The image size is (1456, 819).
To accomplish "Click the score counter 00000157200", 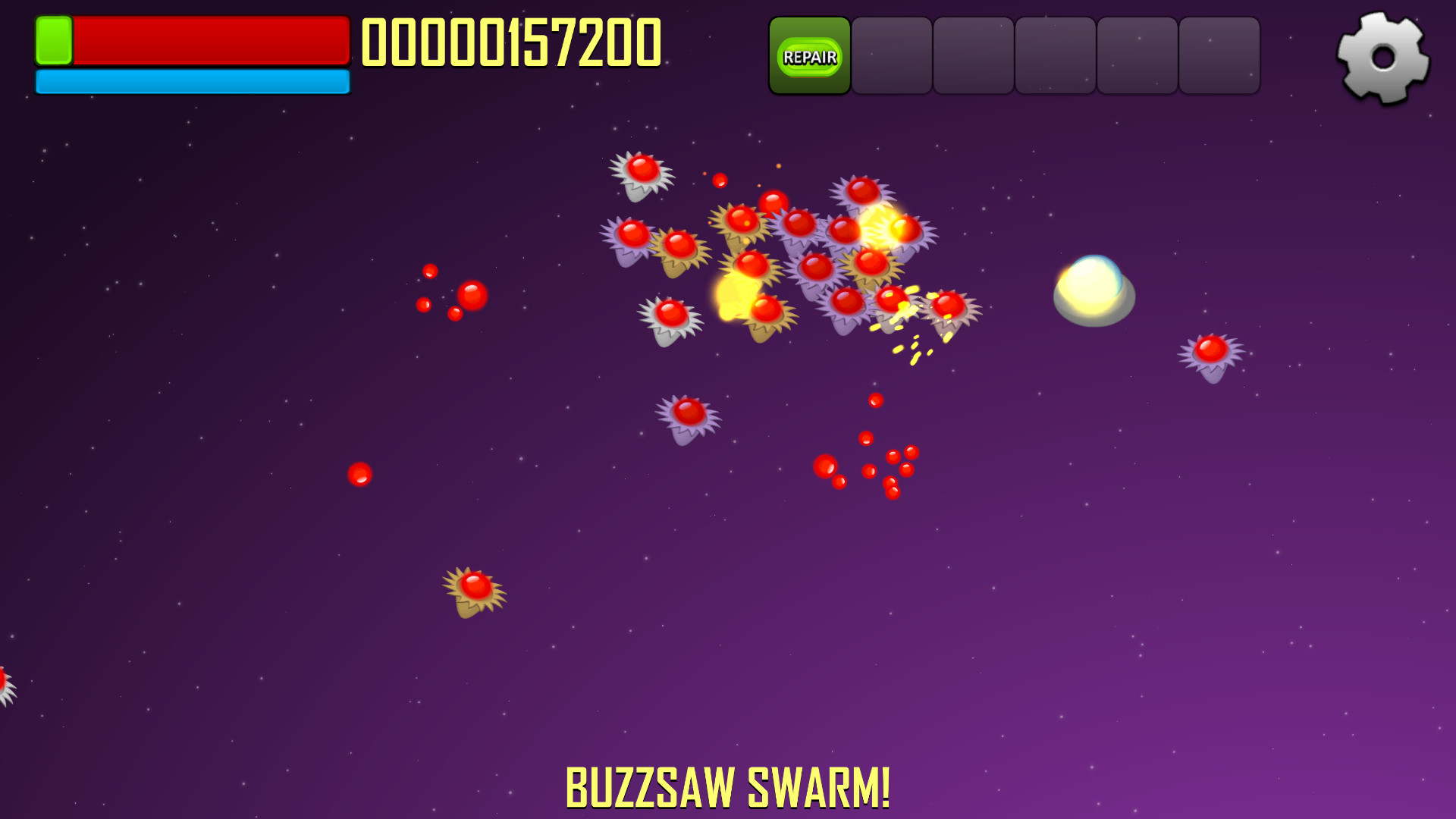I will click(x=511, y=42).
